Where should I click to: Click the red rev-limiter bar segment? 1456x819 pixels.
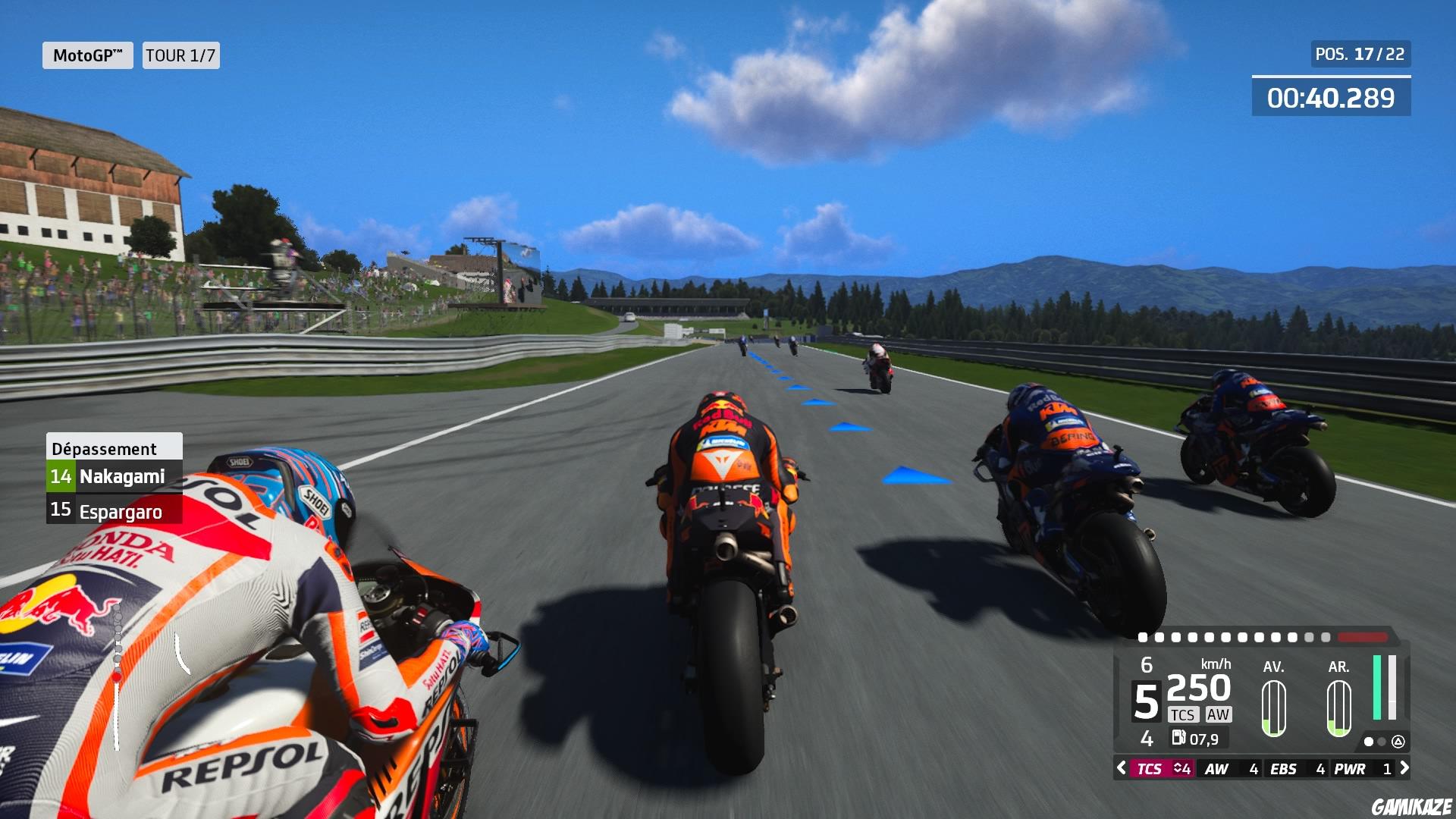click(1362, 637)
